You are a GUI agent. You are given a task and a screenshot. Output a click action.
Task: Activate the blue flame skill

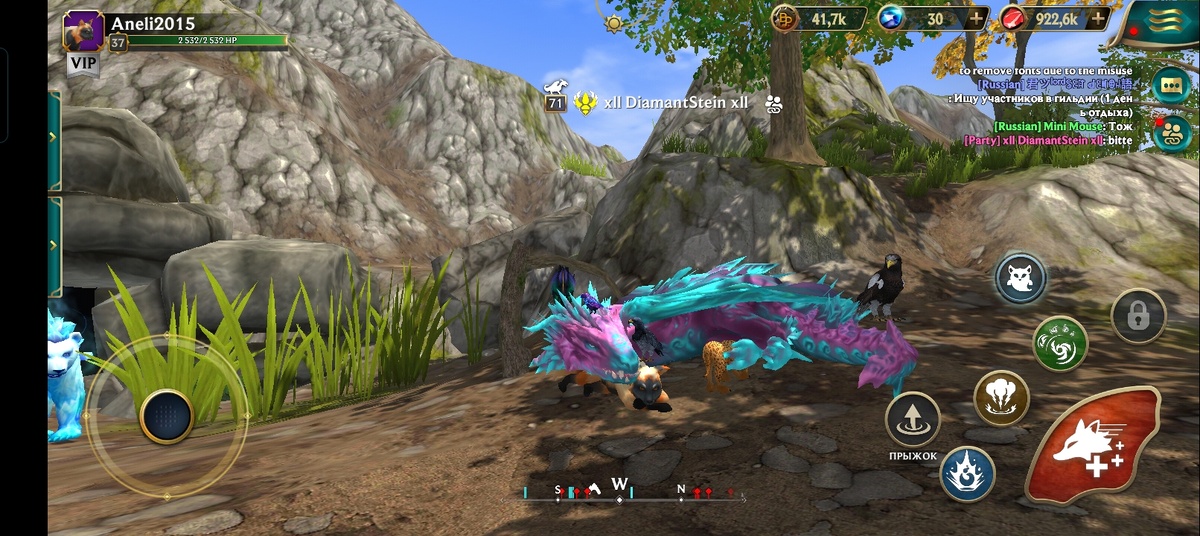(x=967, y=474)
